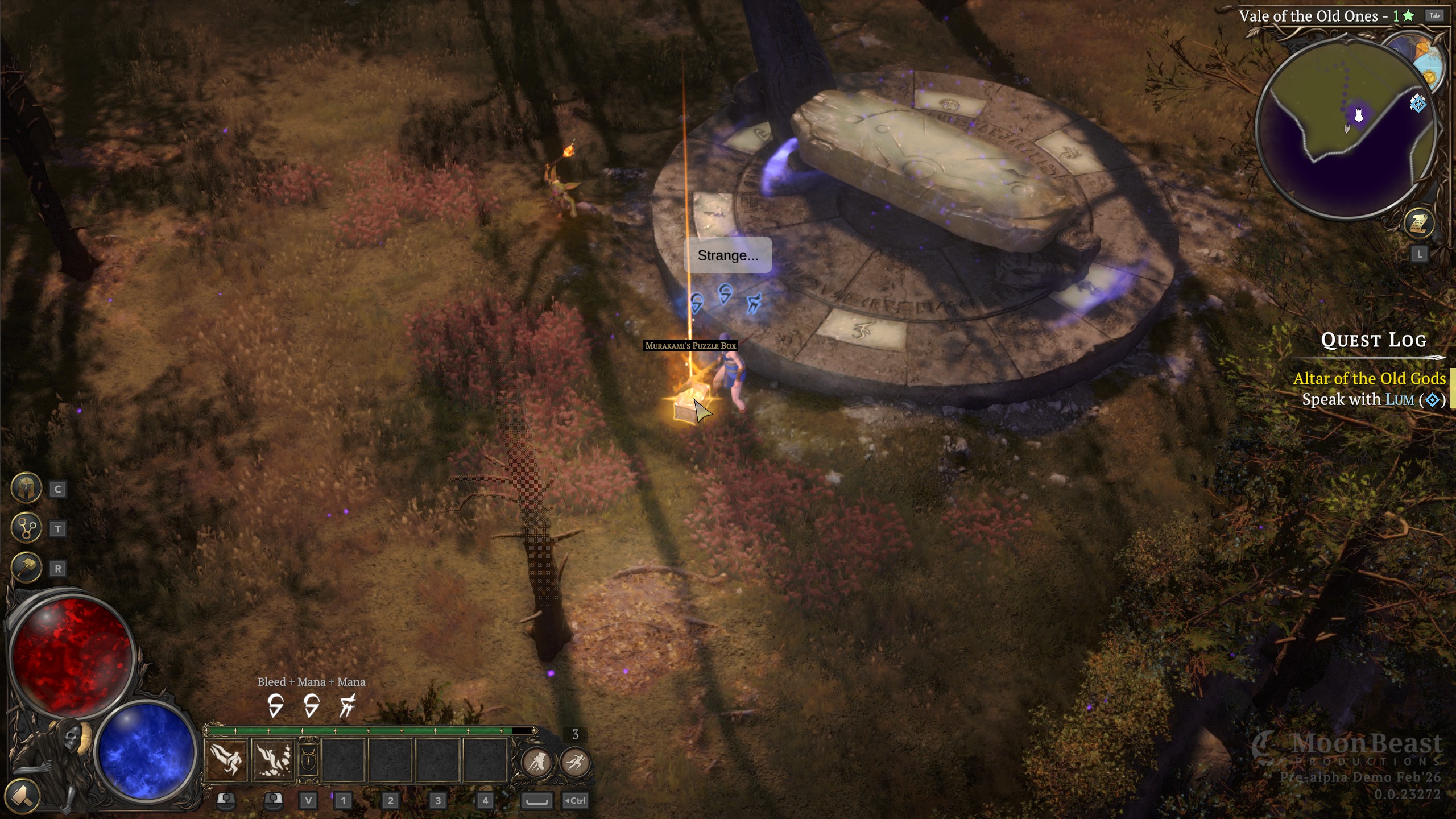Click the gold hammer button beside the reaper
Image resolution: width=1456 pixels, height=819 pixels.
click(22, 795)
